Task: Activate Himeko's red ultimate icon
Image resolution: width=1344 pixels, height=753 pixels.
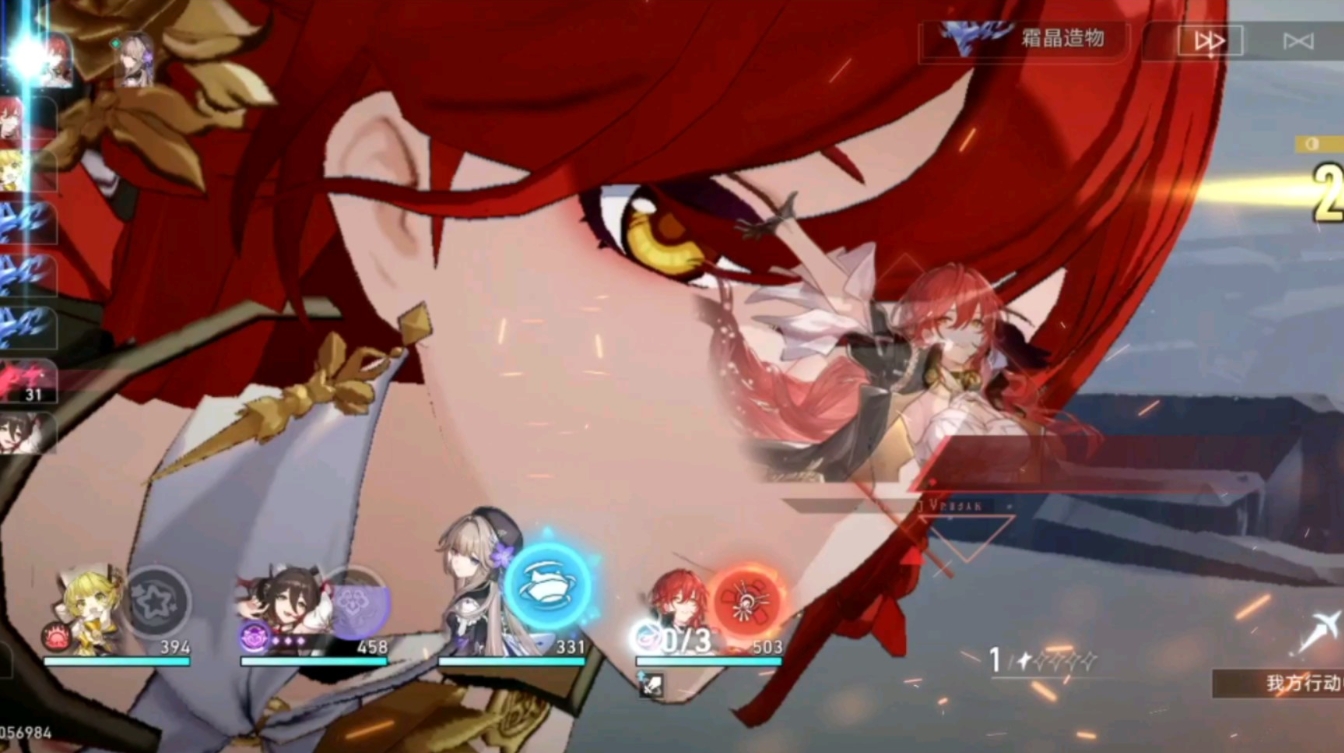Action: click(x=745, y=600)
